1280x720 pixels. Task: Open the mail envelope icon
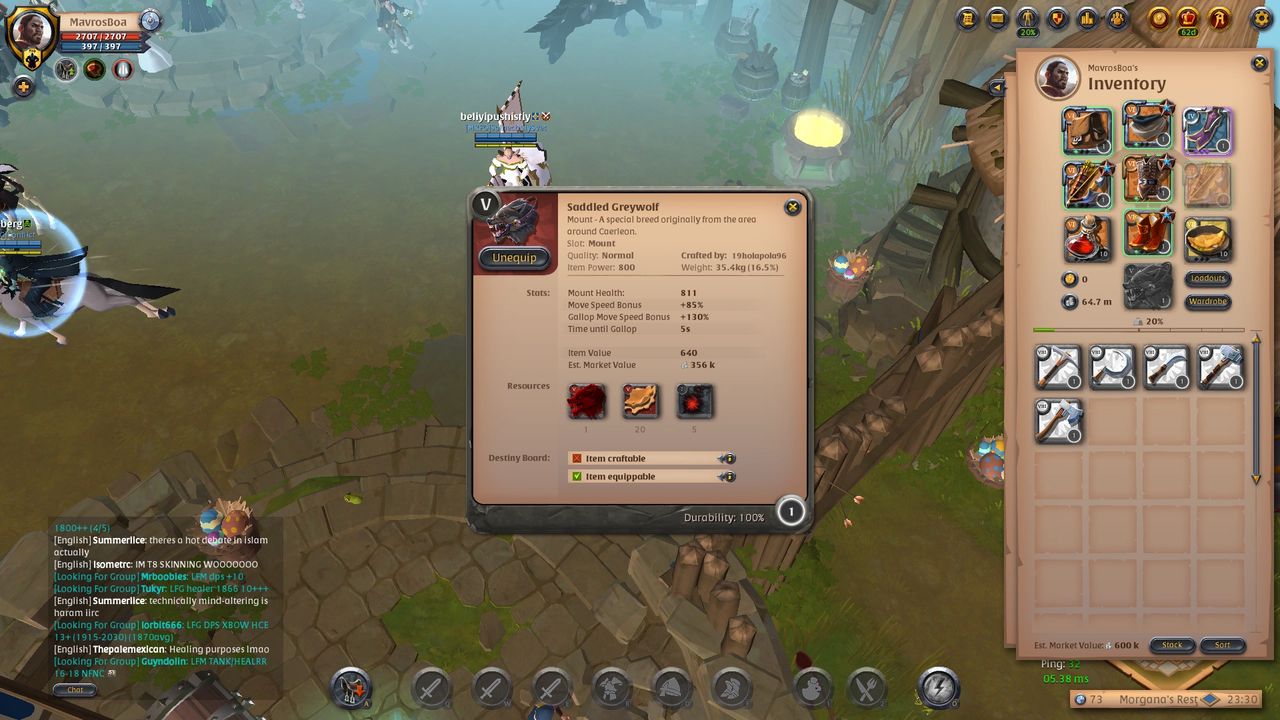click(x=997, y=18)
